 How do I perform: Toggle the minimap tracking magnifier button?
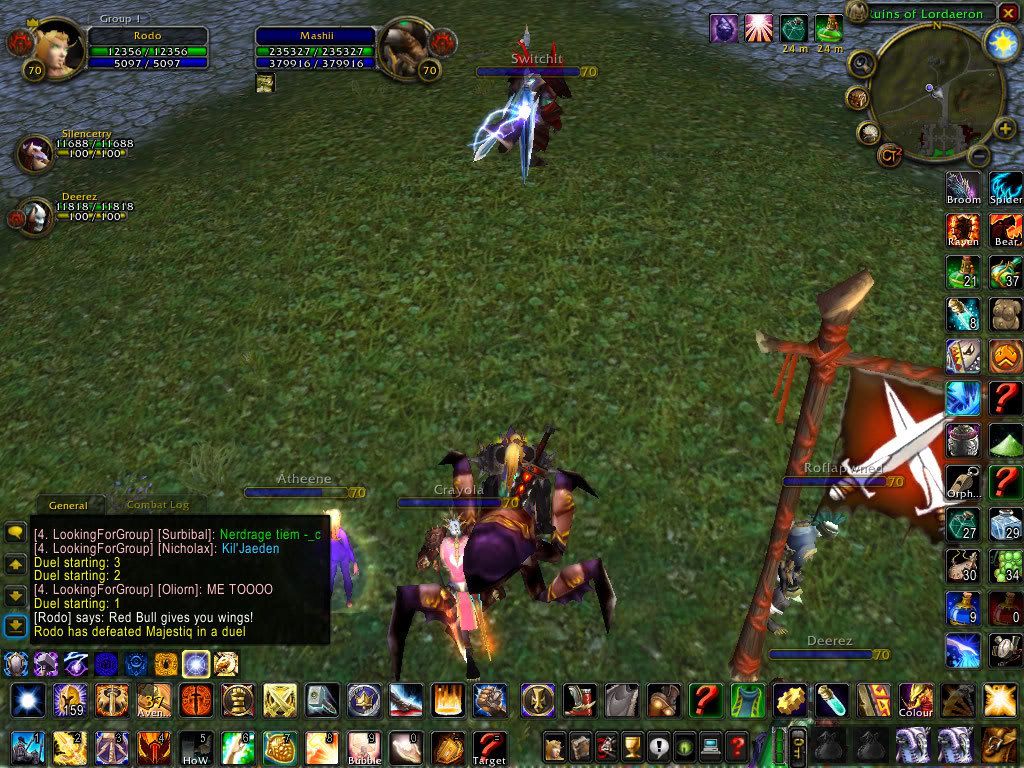click(860, 63)
